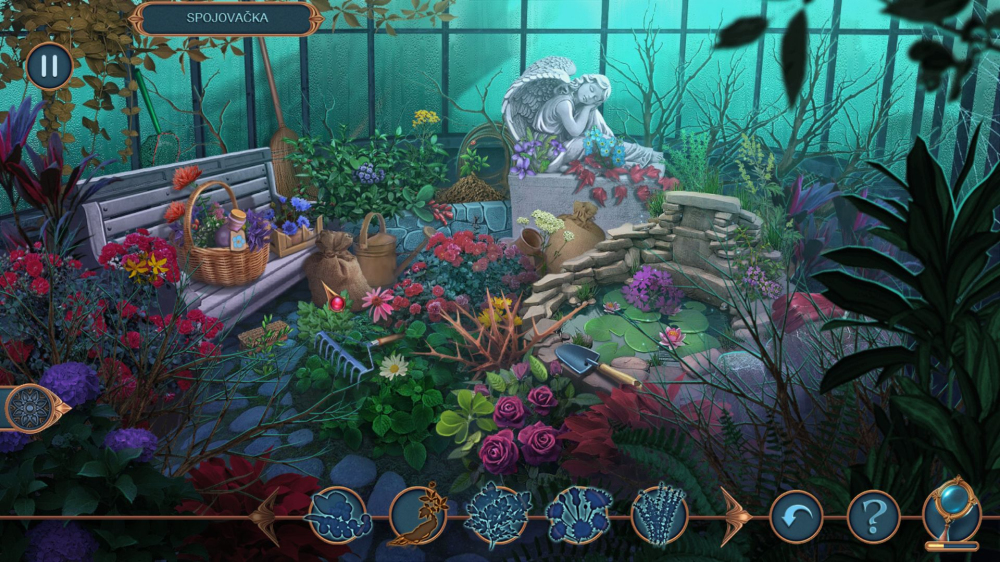Image resolution: width=1000 pixels, height=562 pixels.
Task: Choose the orange-outlined flower branch silhouette
Action: (417, 515)
